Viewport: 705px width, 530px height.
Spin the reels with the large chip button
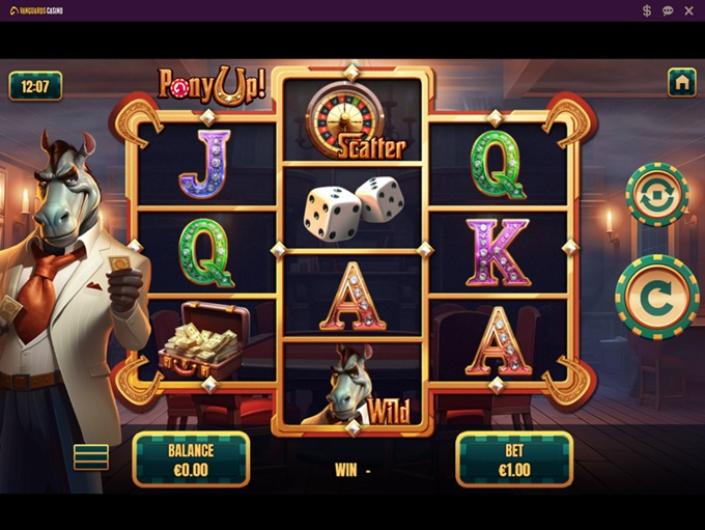click(x=656, y=297)
